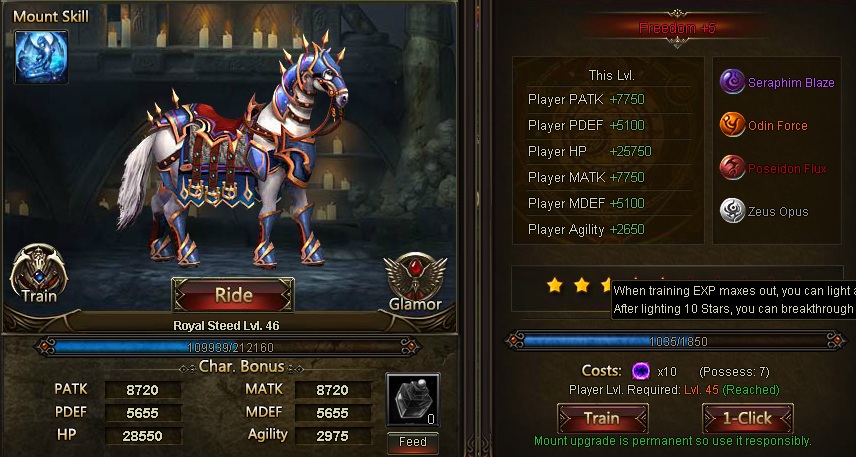Select the blue Mount Skill icon

[41, 57]
